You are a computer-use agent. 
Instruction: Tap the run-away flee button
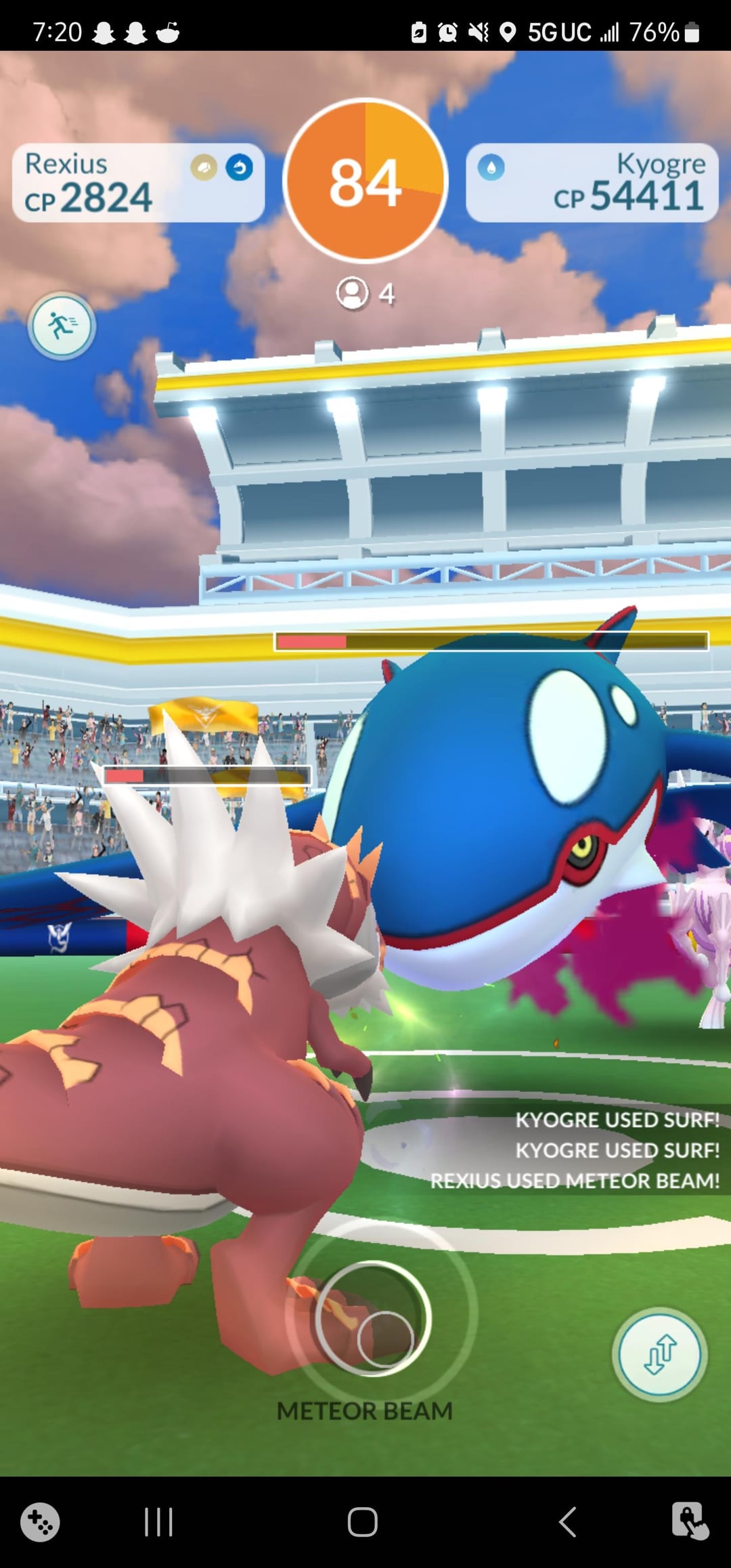(x=62, y=326)
